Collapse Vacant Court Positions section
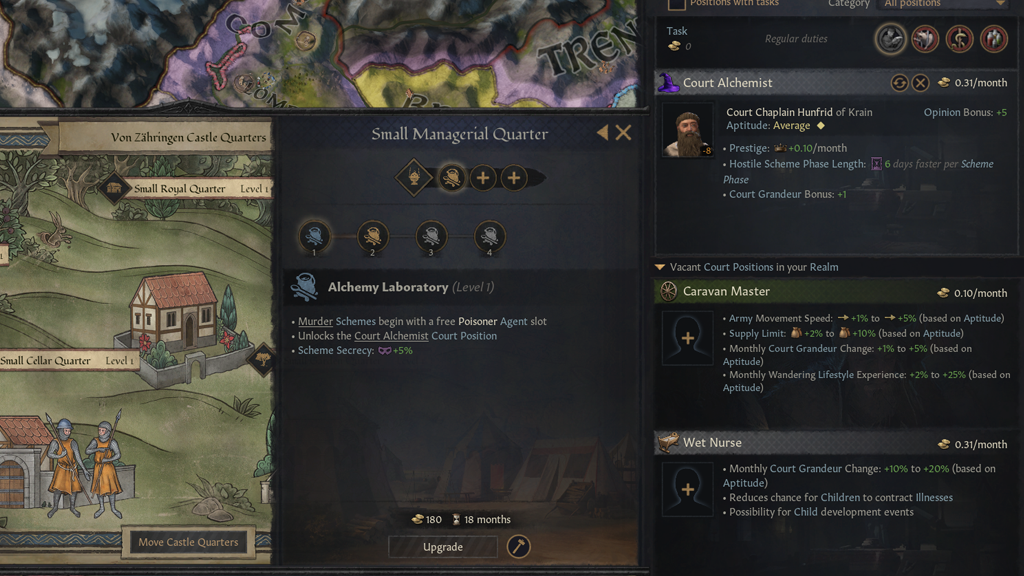1024x576 pixels. tap(660, 267)
